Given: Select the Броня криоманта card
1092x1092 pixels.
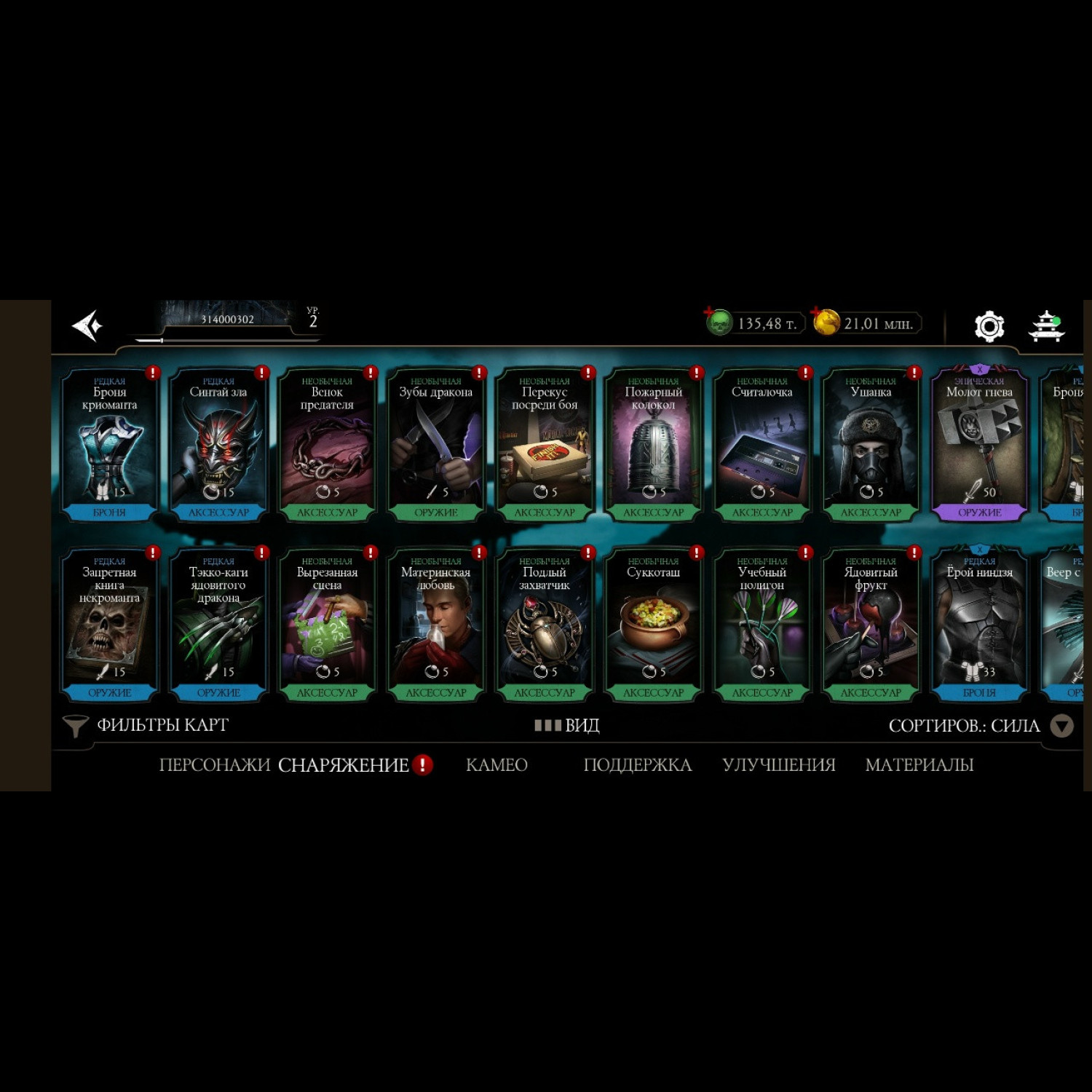Looking at the screenshot, I should (x=109, y=444).
